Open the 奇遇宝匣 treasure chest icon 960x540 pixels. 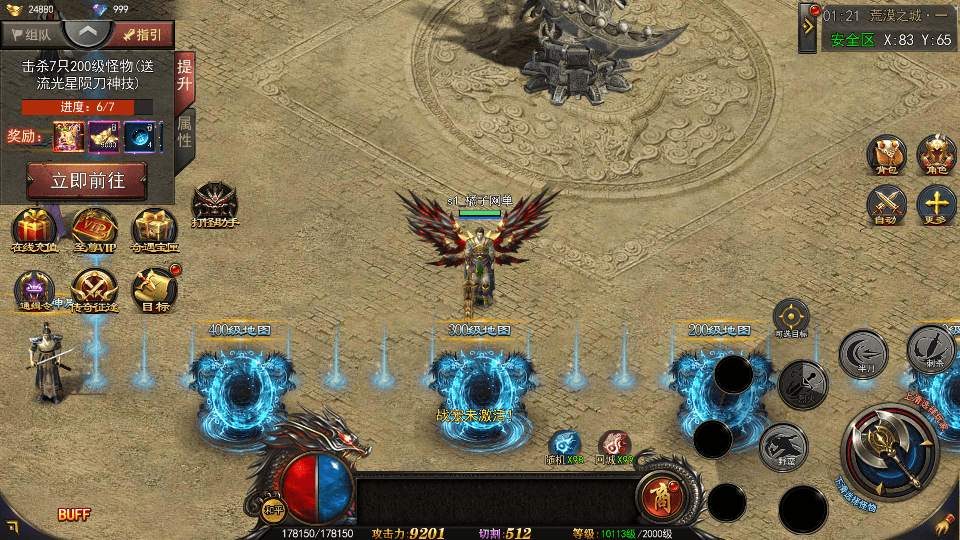tap(155, 230)
